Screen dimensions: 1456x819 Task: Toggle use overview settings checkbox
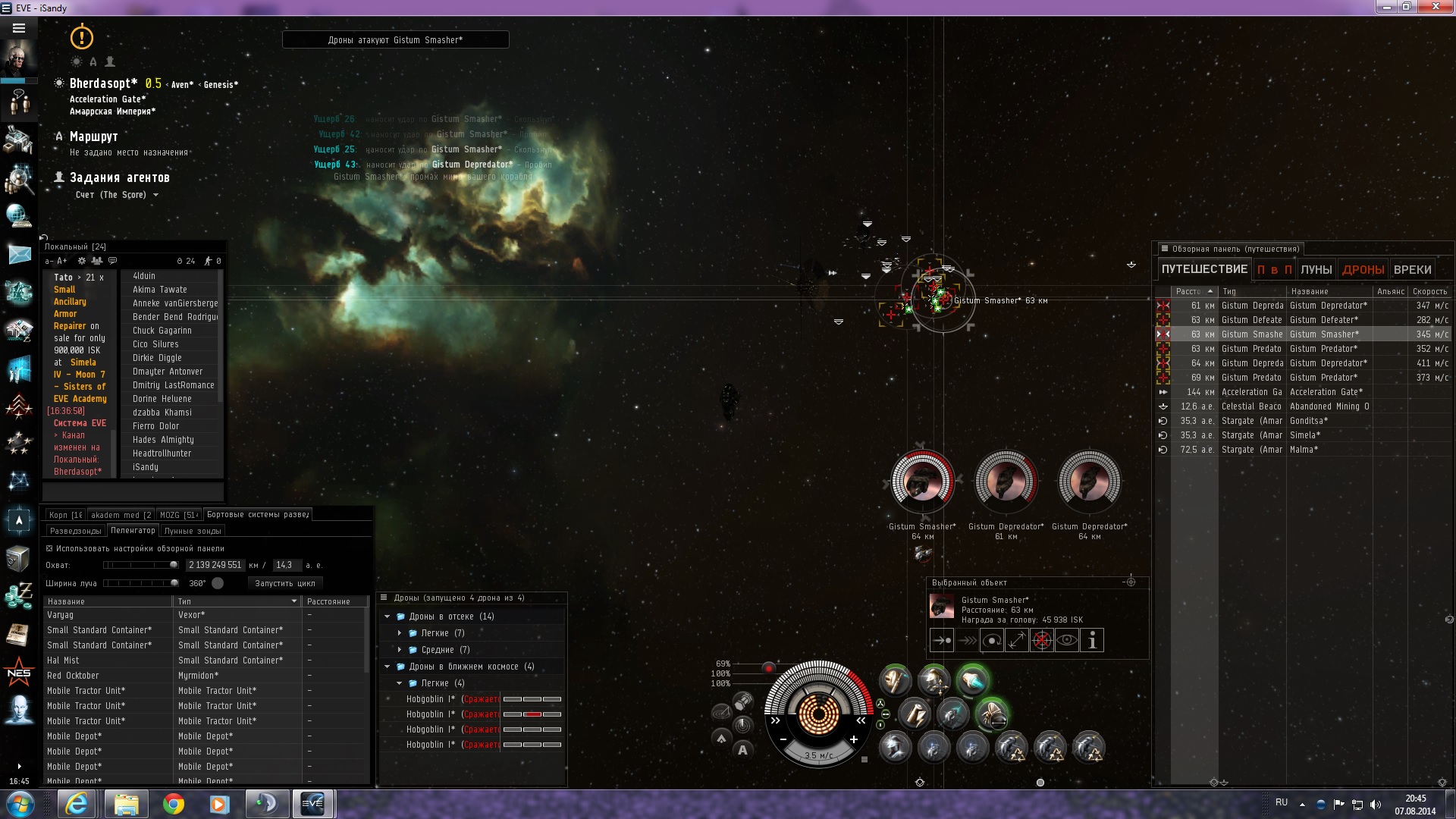[x=50, y=548]
